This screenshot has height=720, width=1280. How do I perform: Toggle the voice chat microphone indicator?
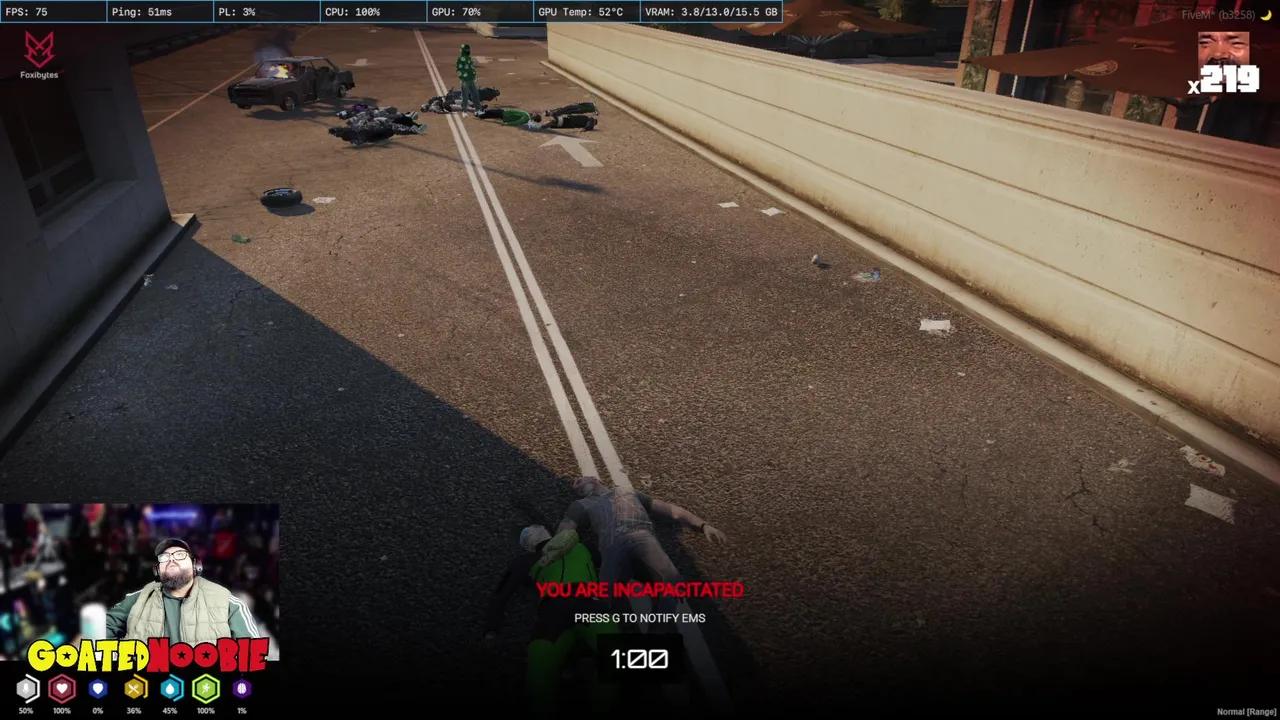[x=29, y=688]
